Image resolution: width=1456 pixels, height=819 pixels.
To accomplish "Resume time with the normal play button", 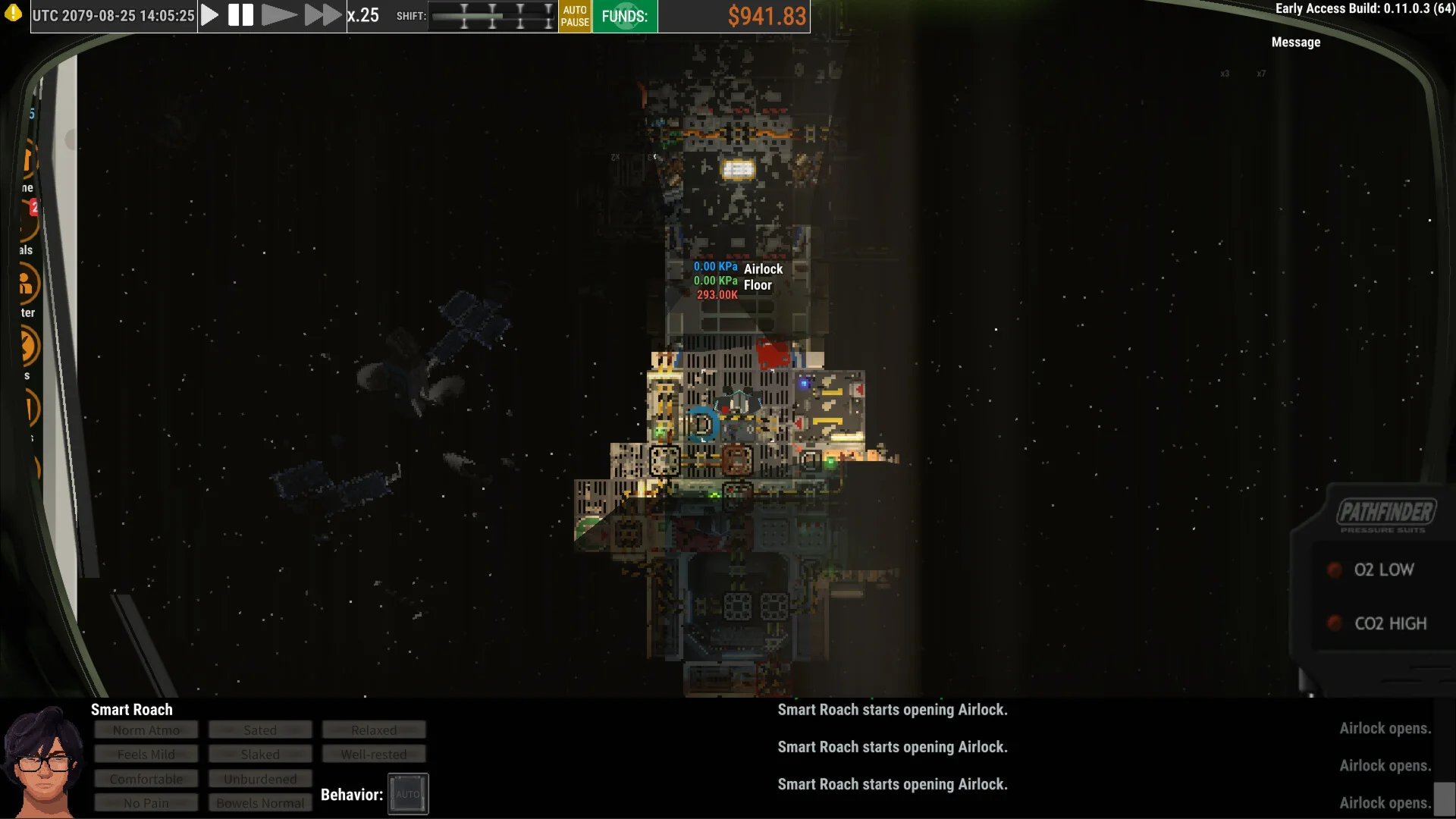I will pyautogui.click(x=210, y=15).
